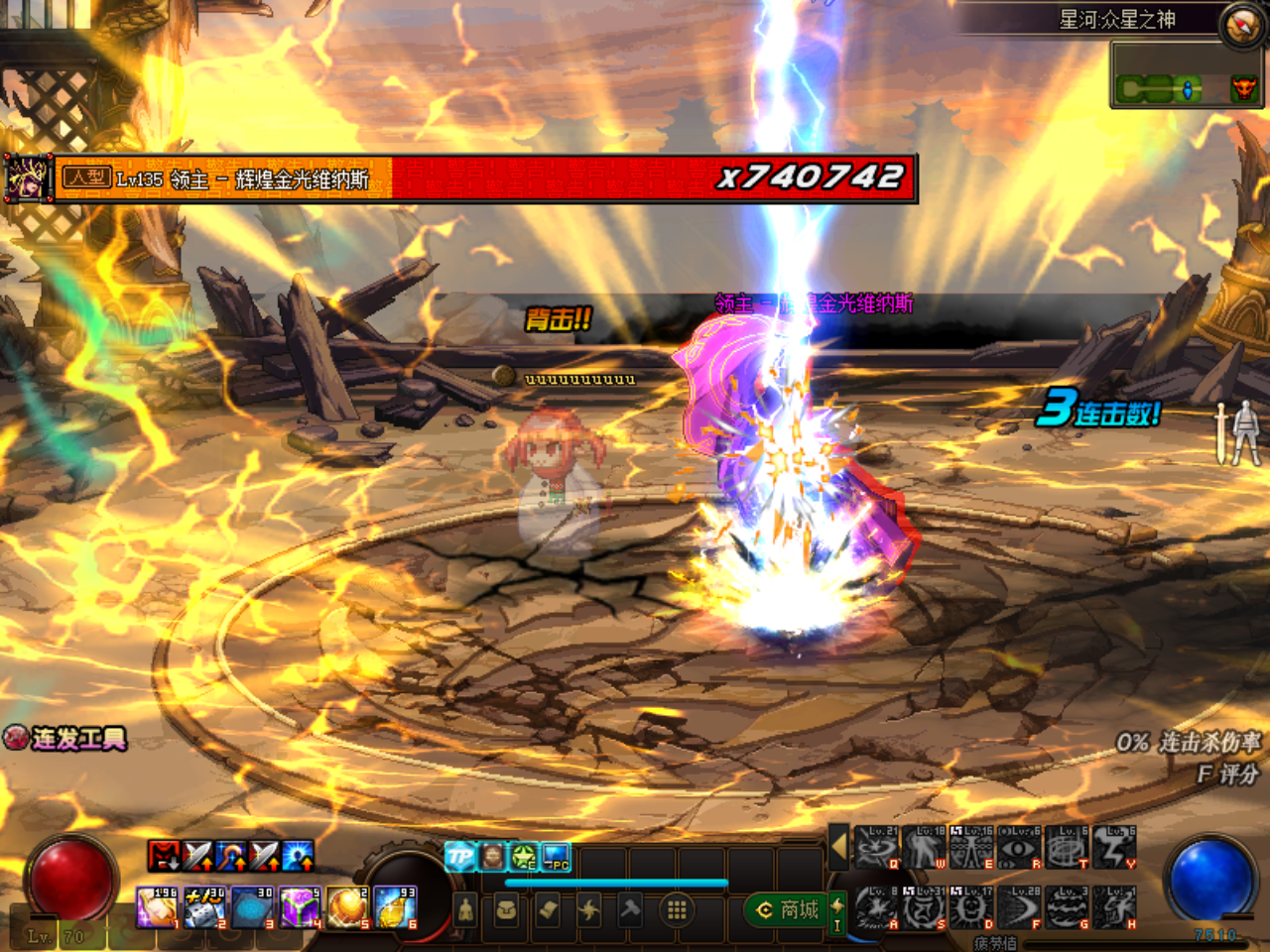
Task: Click the TP buff icon
Action: (x=461, y=854)
